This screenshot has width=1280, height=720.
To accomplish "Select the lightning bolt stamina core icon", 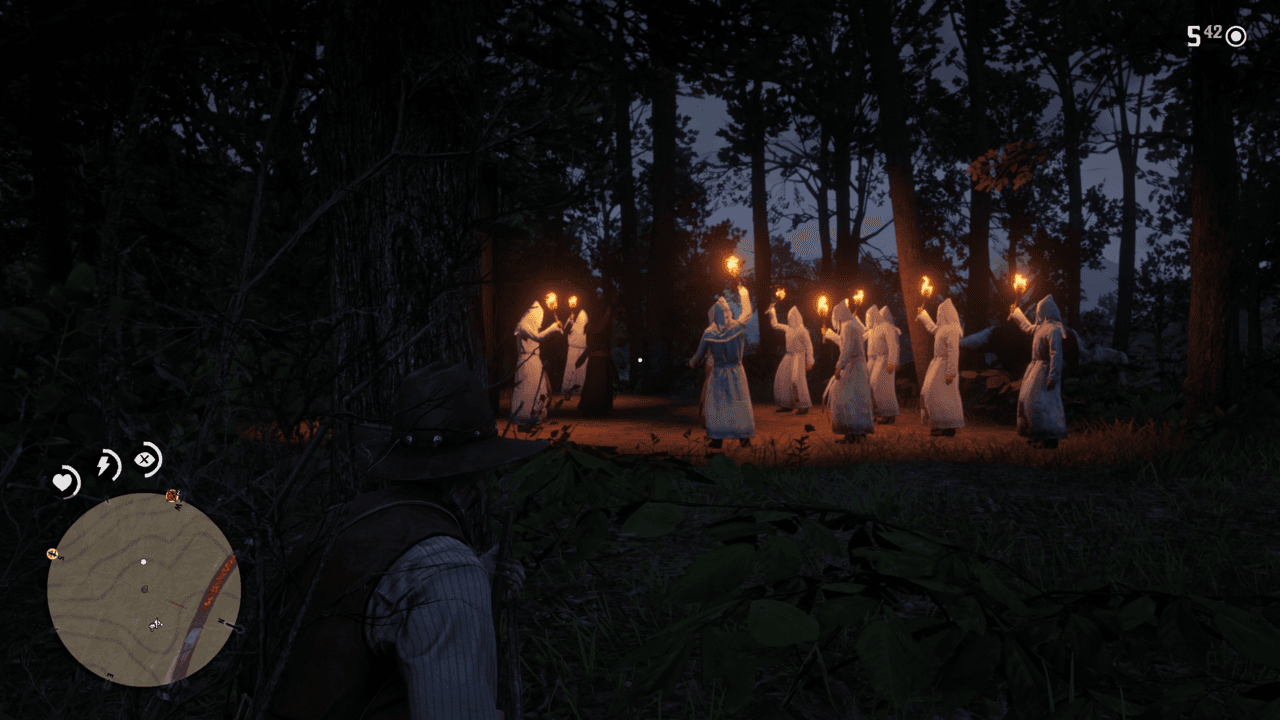I will 105,464.
